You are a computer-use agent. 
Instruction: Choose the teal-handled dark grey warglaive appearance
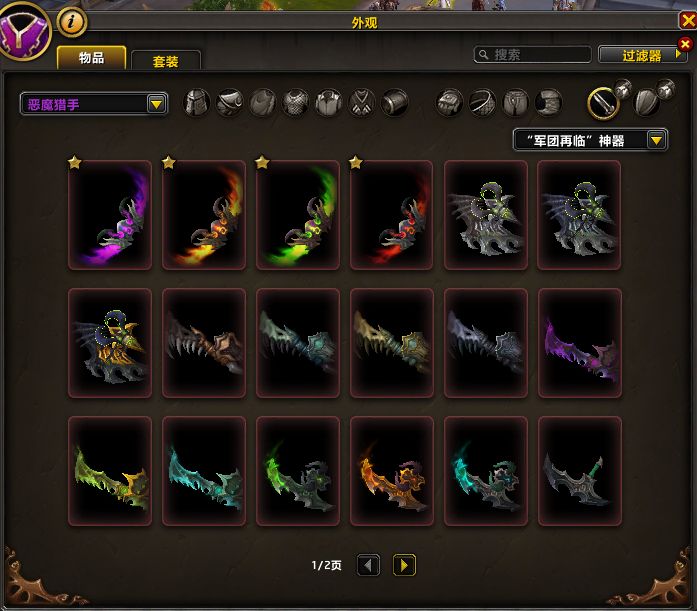click(x=580, y=471)
